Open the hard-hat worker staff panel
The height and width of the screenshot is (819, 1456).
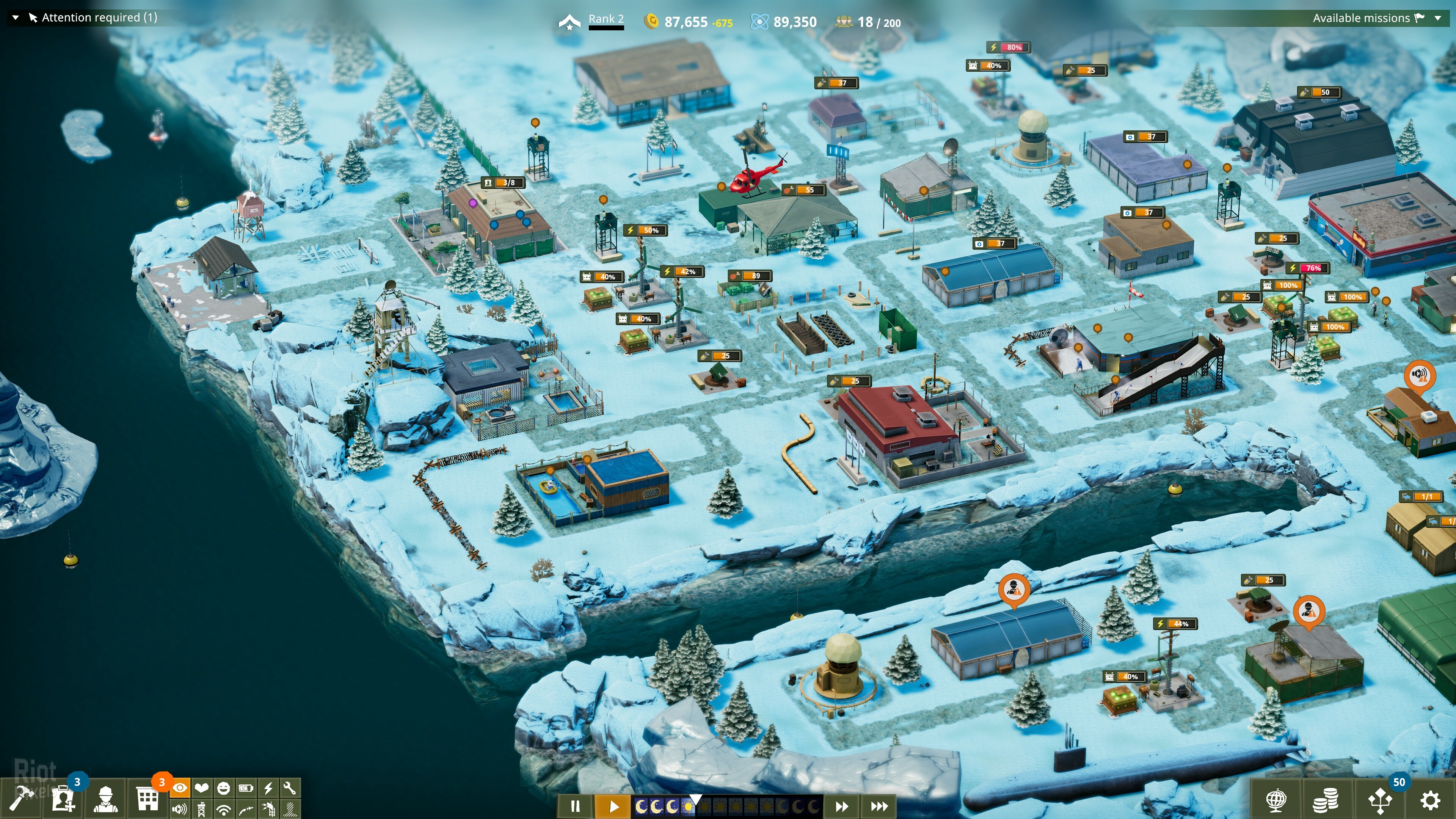[x=106, y=799]
